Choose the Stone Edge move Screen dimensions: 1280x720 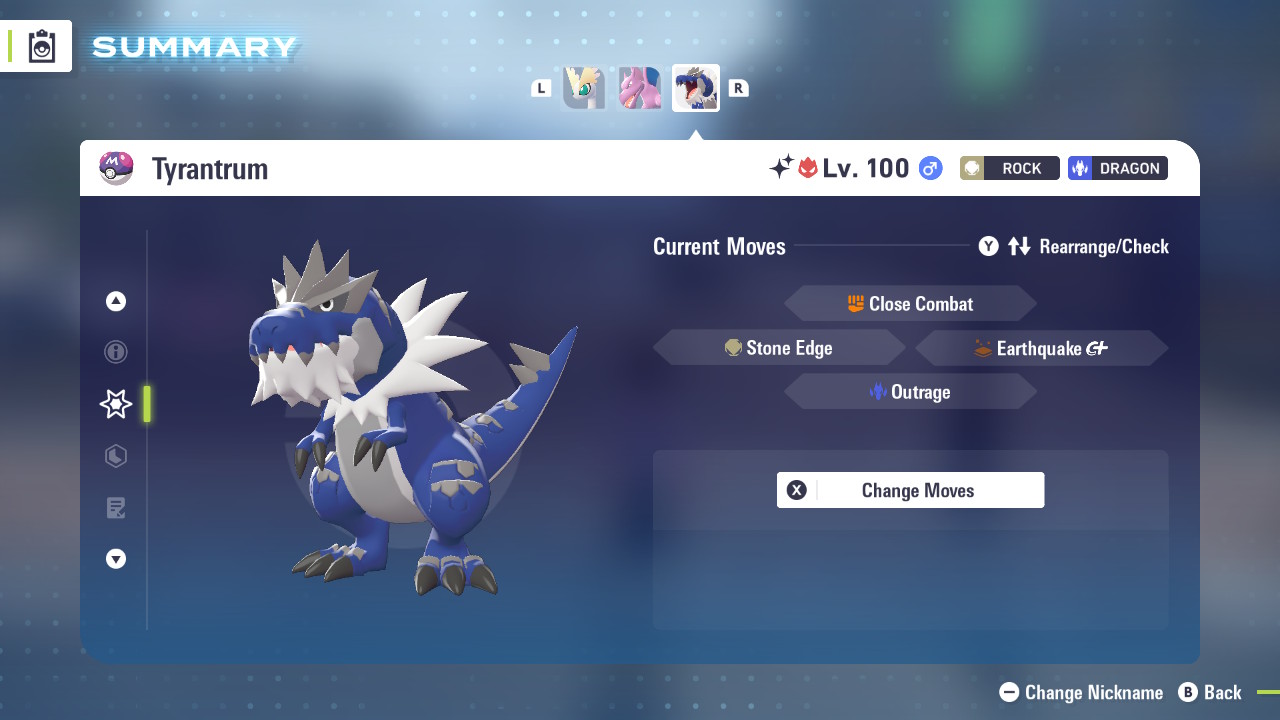point(779,348)
